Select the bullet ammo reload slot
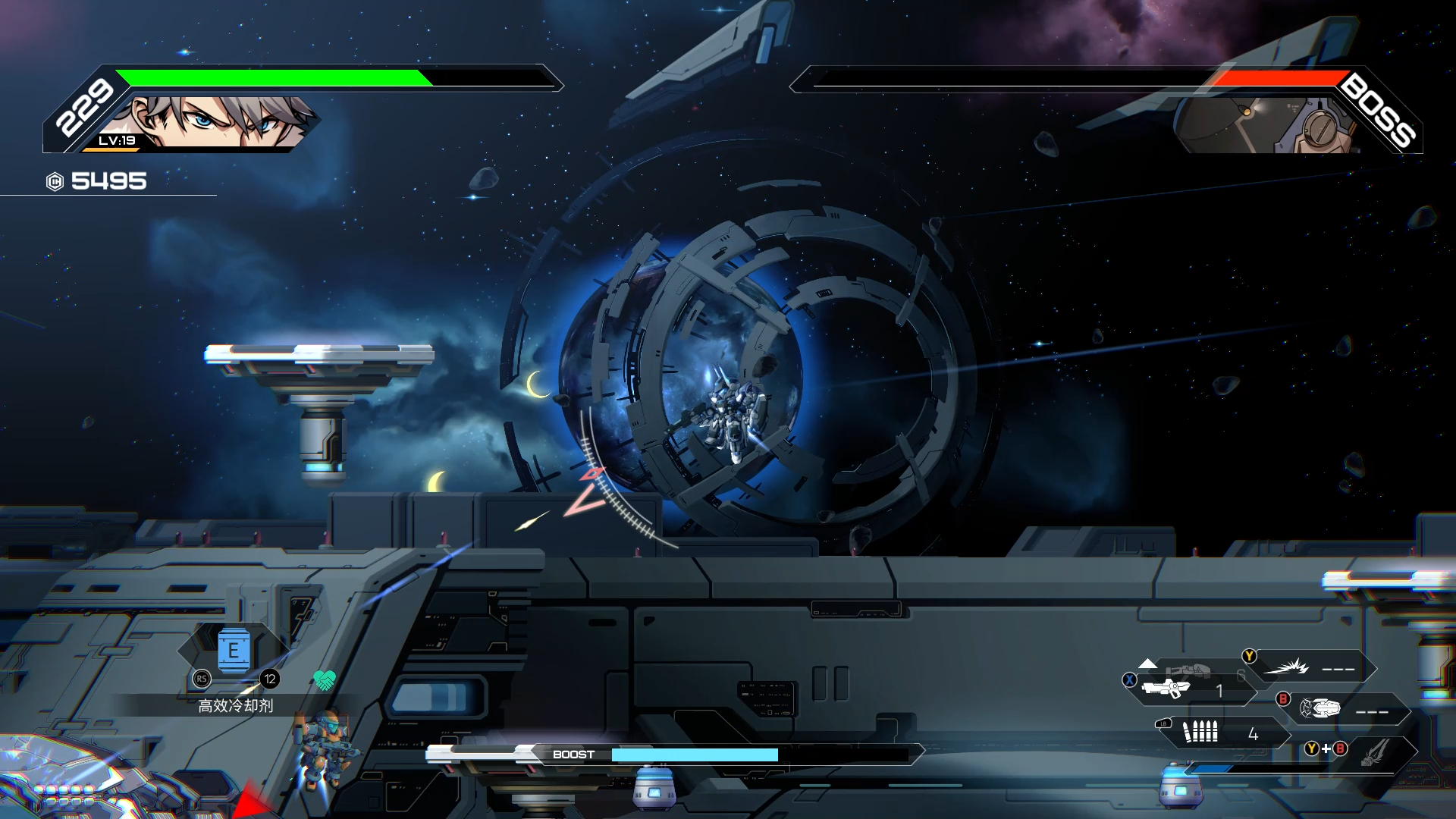The width and height of the screenshot is (1456, 819). 1200,732
